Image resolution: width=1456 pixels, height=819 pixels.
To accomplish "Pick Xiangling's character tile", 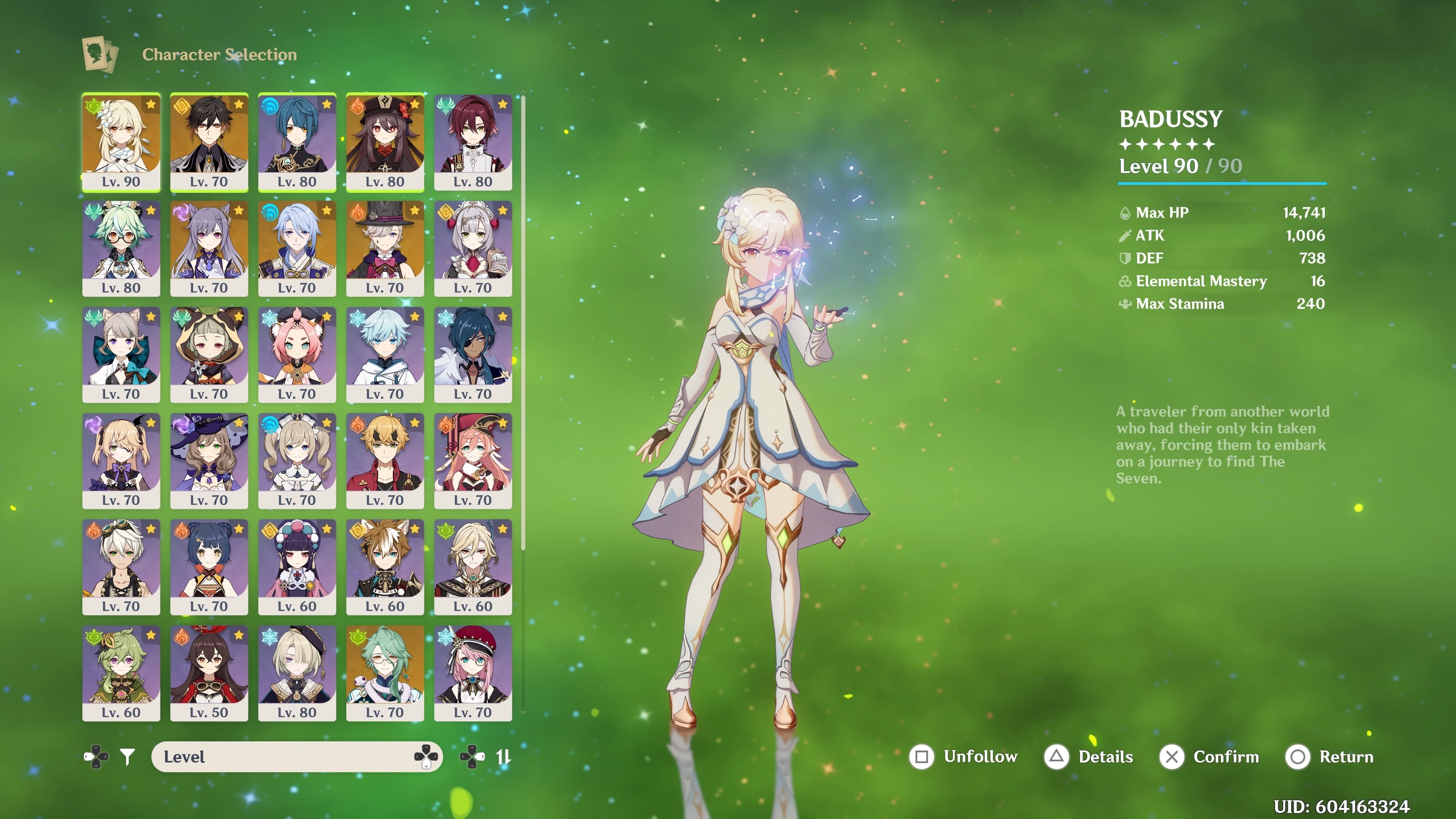I will tap(209, 566).
